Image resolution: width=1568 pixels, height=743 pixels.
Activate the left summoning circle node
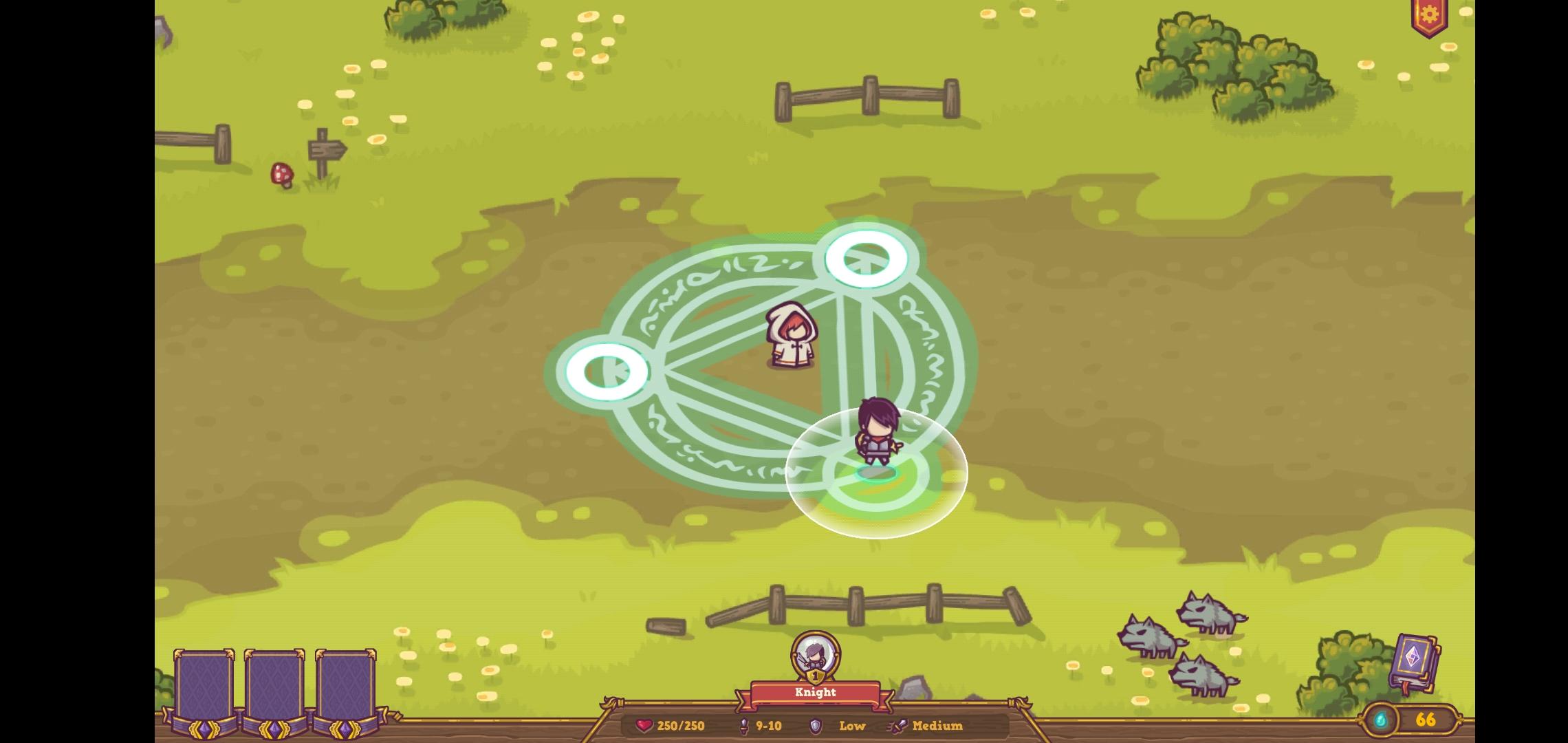tap(605, 371)
